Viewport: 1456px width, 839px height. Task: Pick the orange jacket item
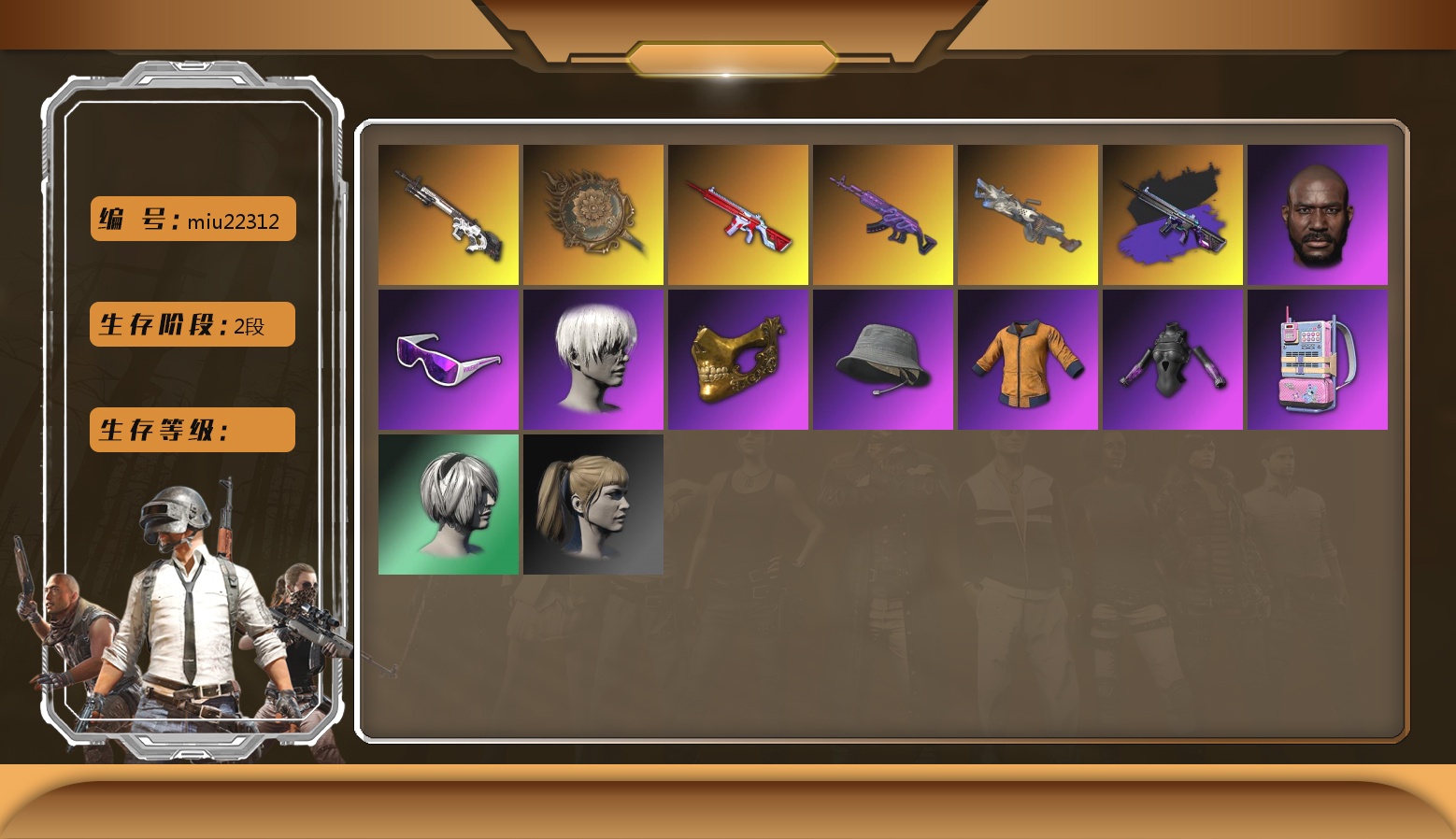click(1028, 360)
